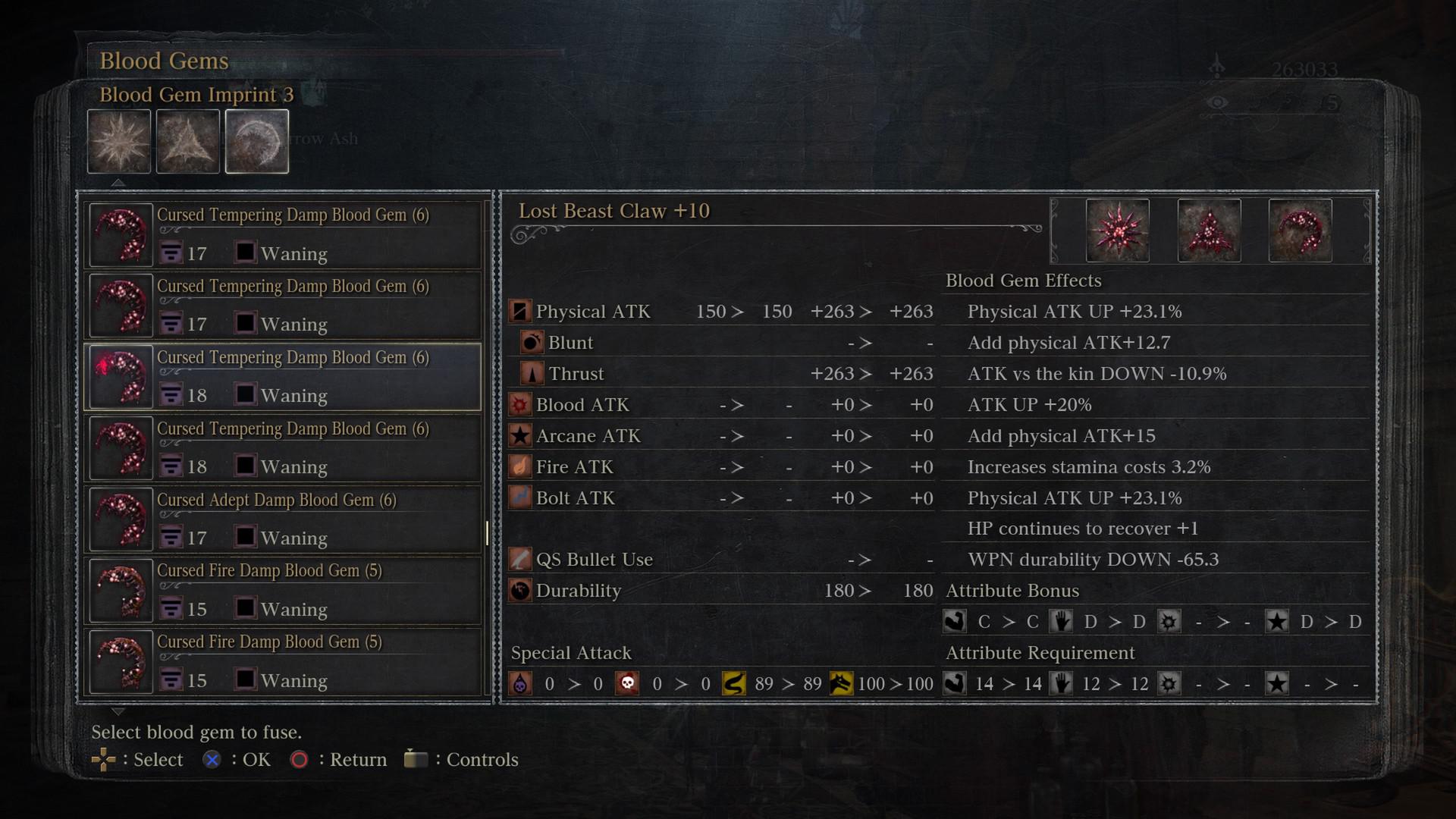Switch to the Blood Gems screen title
The image size is (1456, 819).
(x=164, y=61)
